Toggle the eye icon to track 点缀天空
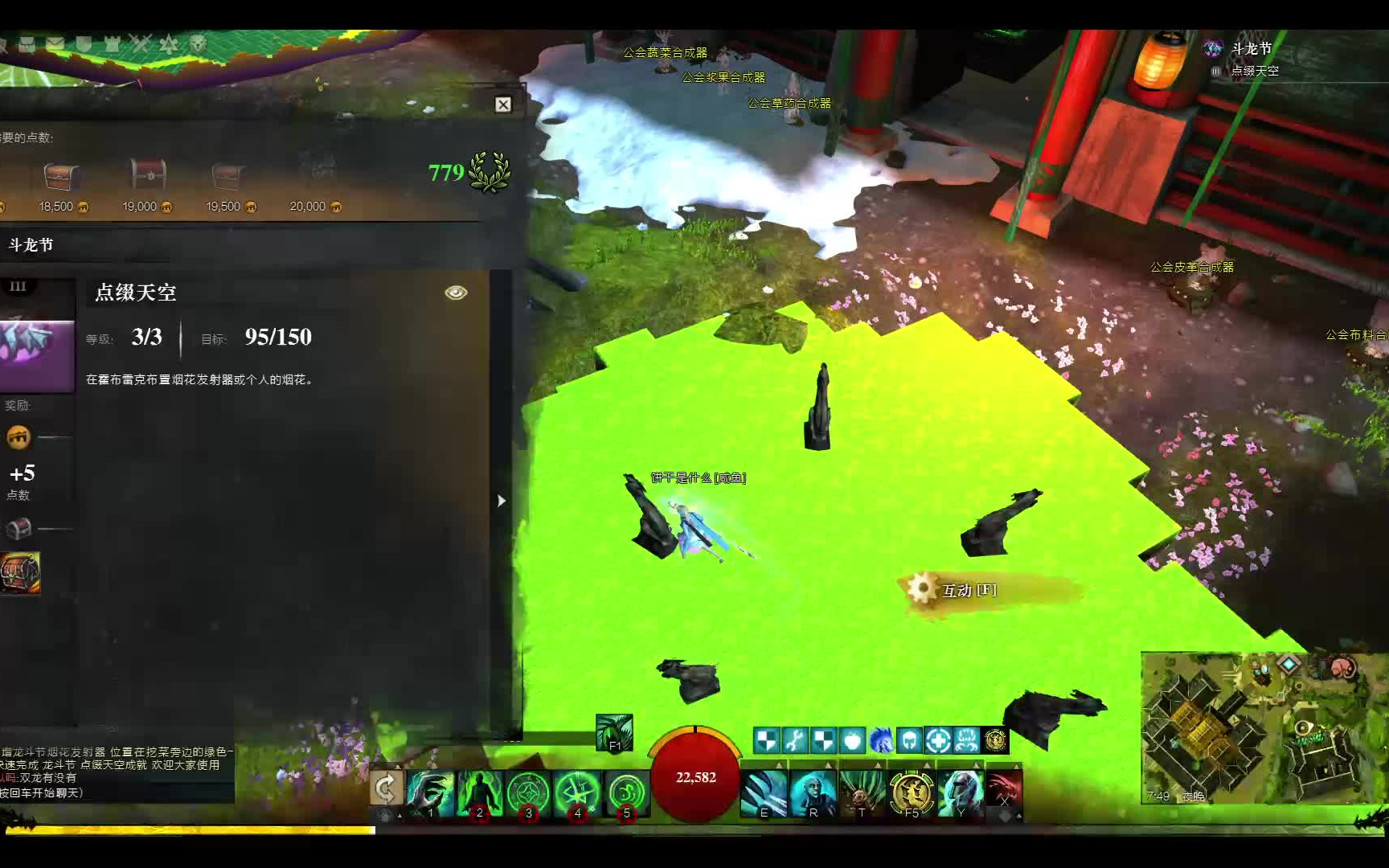This screenshot has height=868, width=1389. (456, 293)
